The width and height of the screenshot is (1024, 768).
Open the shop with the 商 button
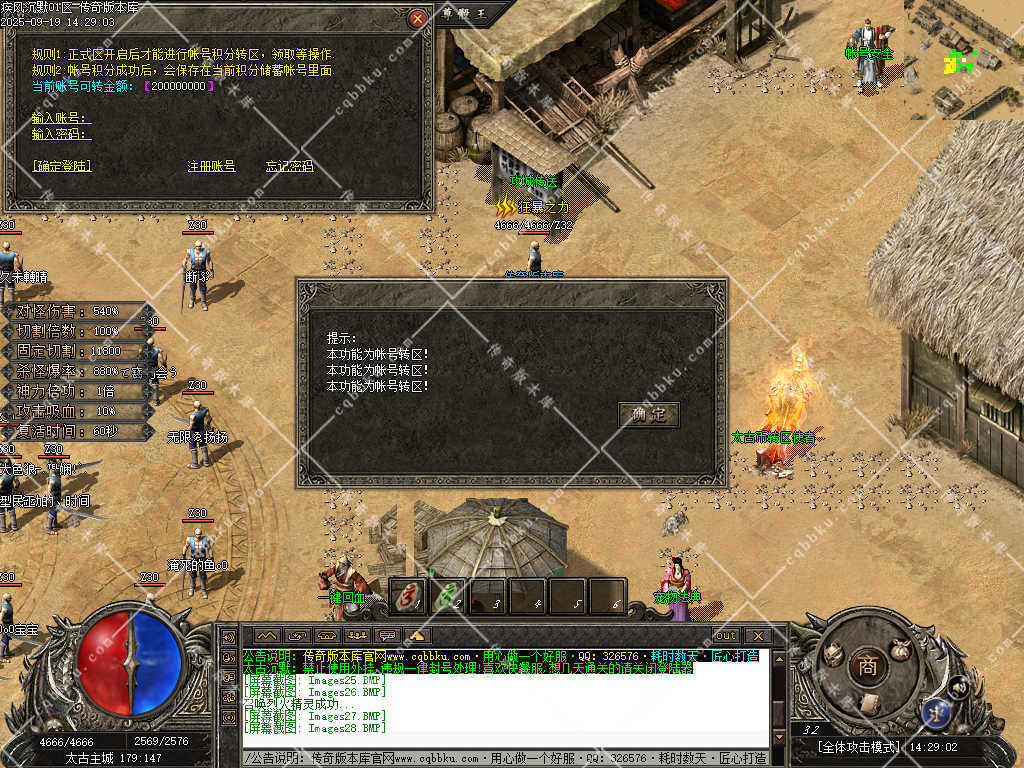[x=866, y=667]
